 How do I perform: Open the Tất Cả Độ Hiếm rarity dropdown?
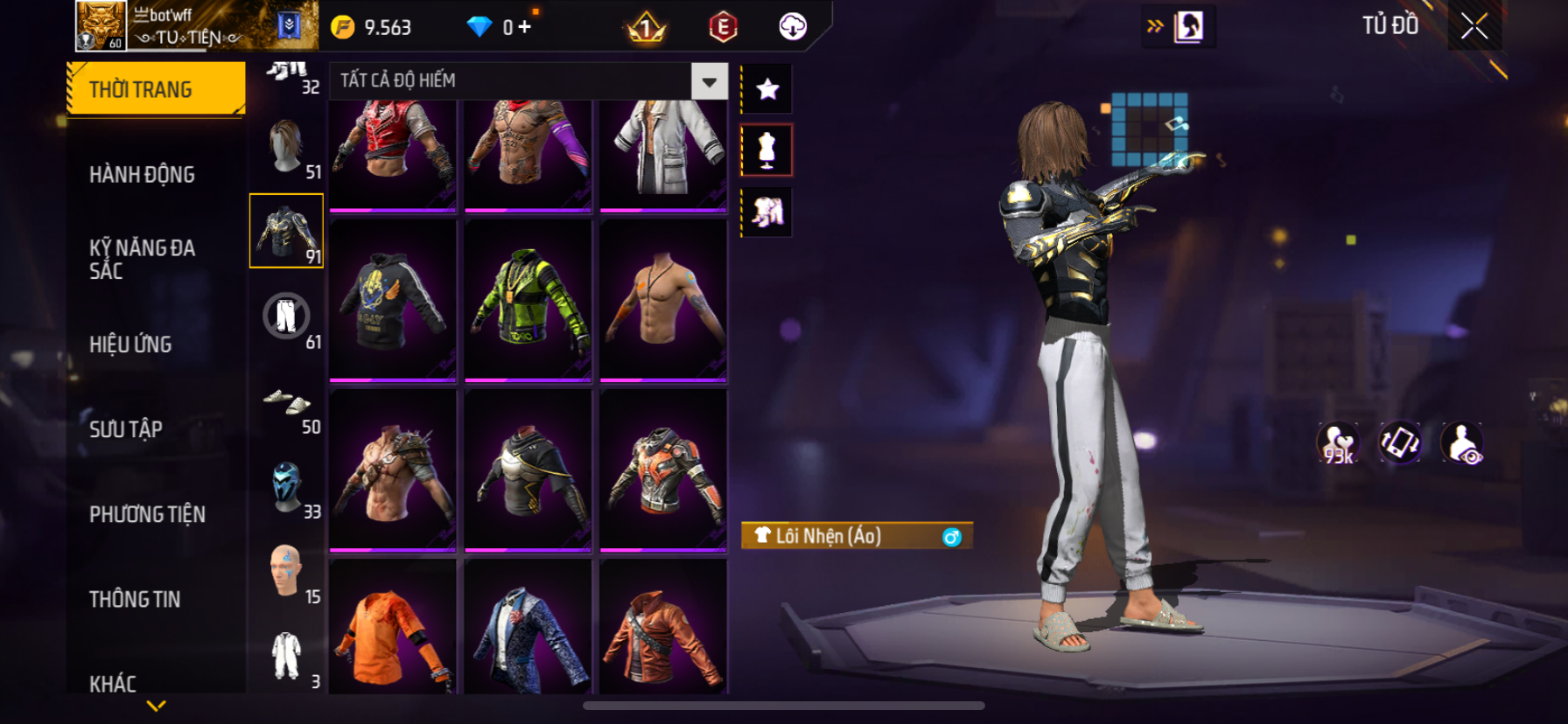pos(709,81)
